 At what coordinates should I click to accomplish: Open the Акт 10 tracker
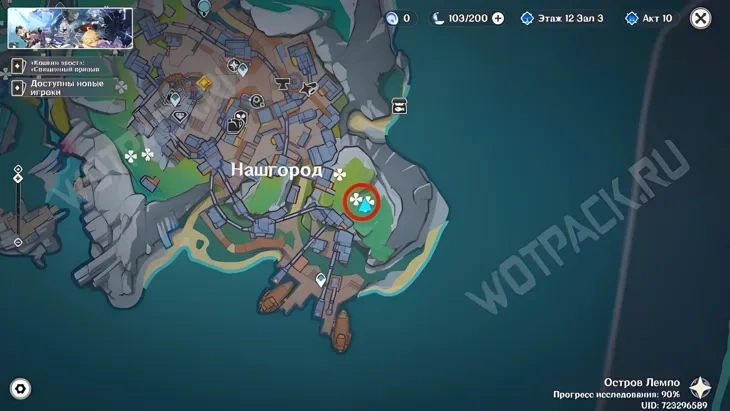coord(648,18)
